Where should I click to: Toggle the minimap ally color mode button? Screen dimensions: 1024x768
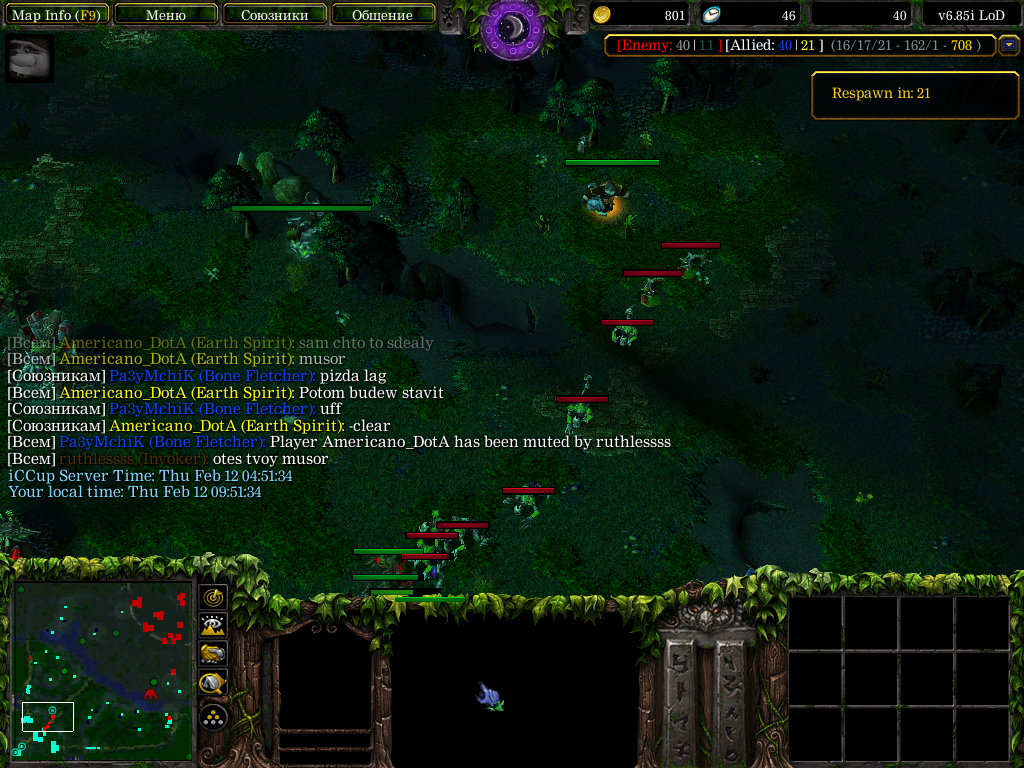(213, 654)
